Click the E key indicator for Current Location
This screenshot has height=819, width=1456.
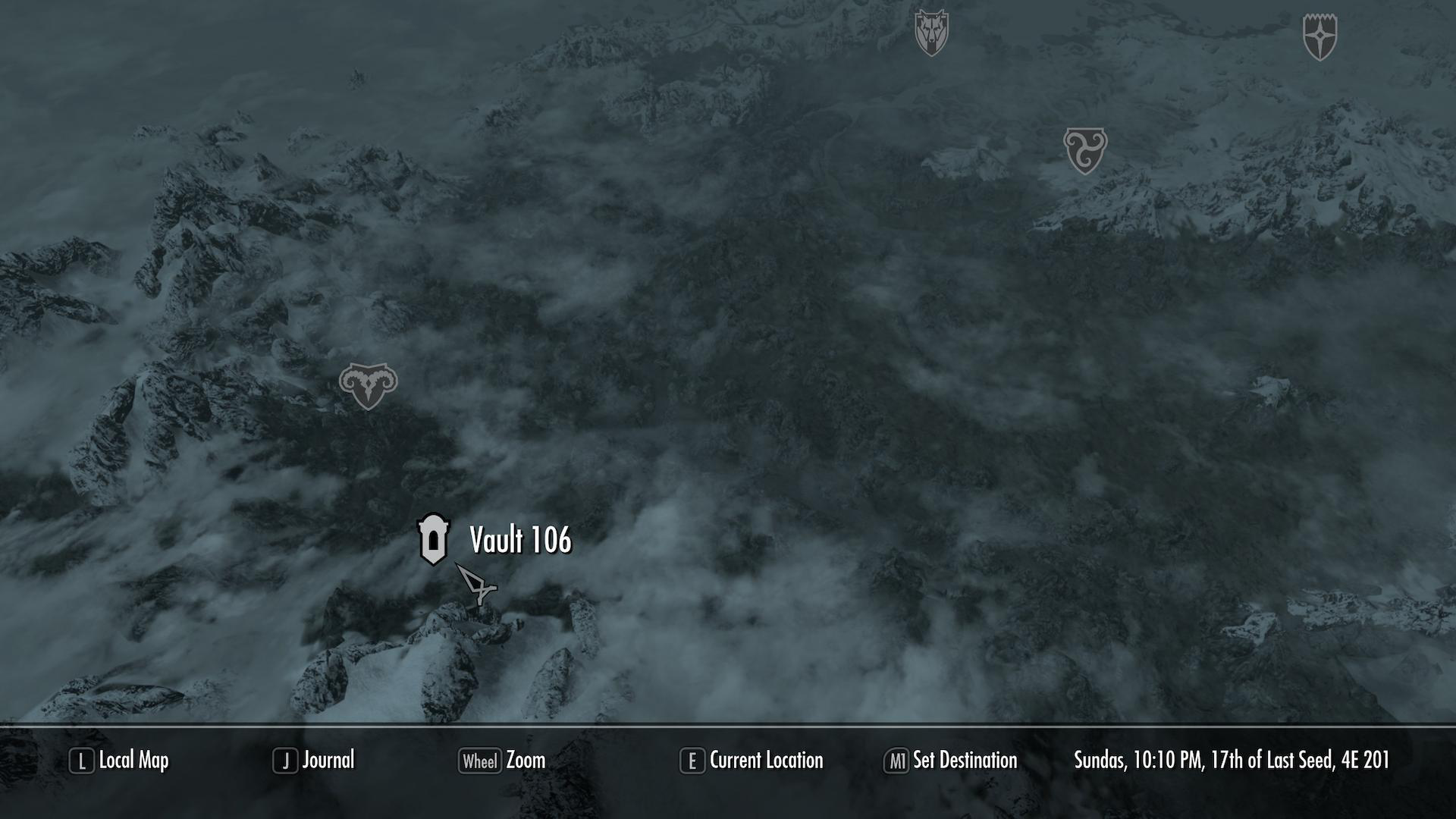point(692,761)
